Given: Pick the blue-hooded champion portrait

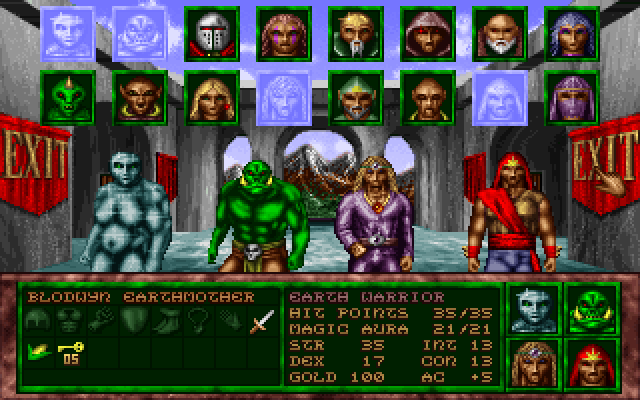Looking at the screenshot, I should (569, 32).
